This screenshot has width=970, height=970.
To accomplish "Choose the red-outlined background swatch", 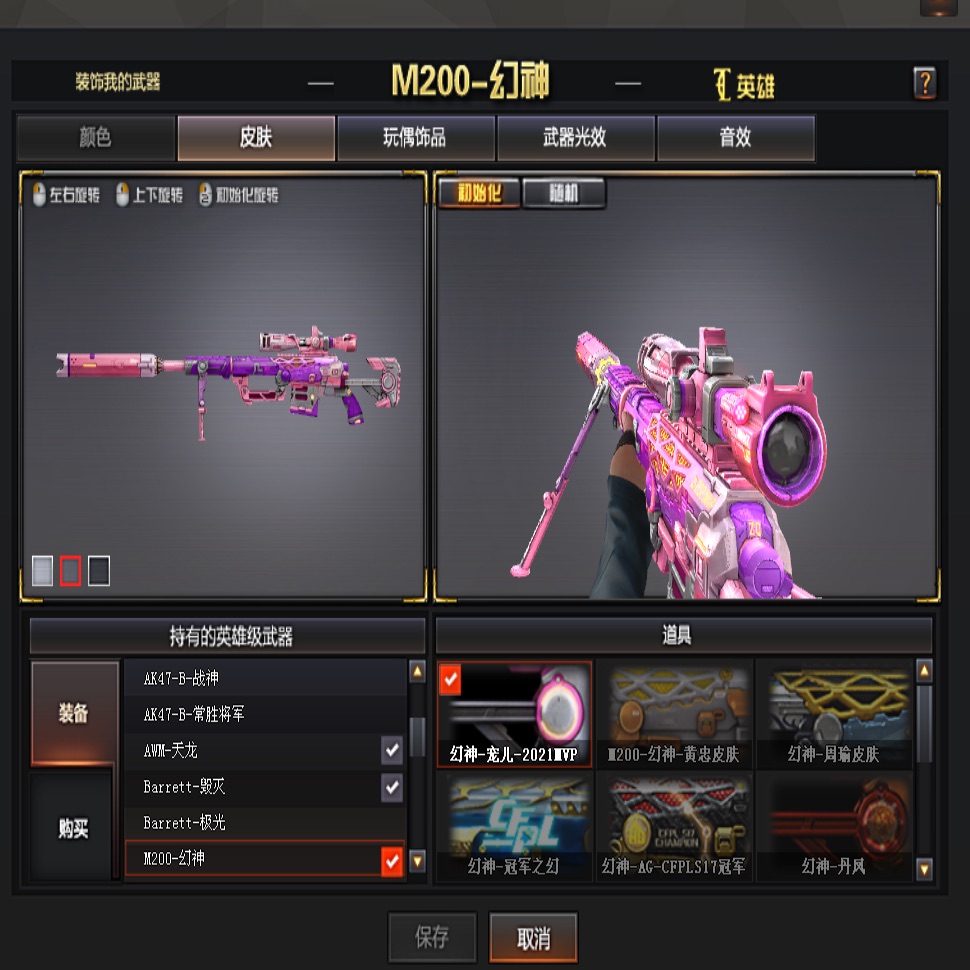I will coord(70,571).
